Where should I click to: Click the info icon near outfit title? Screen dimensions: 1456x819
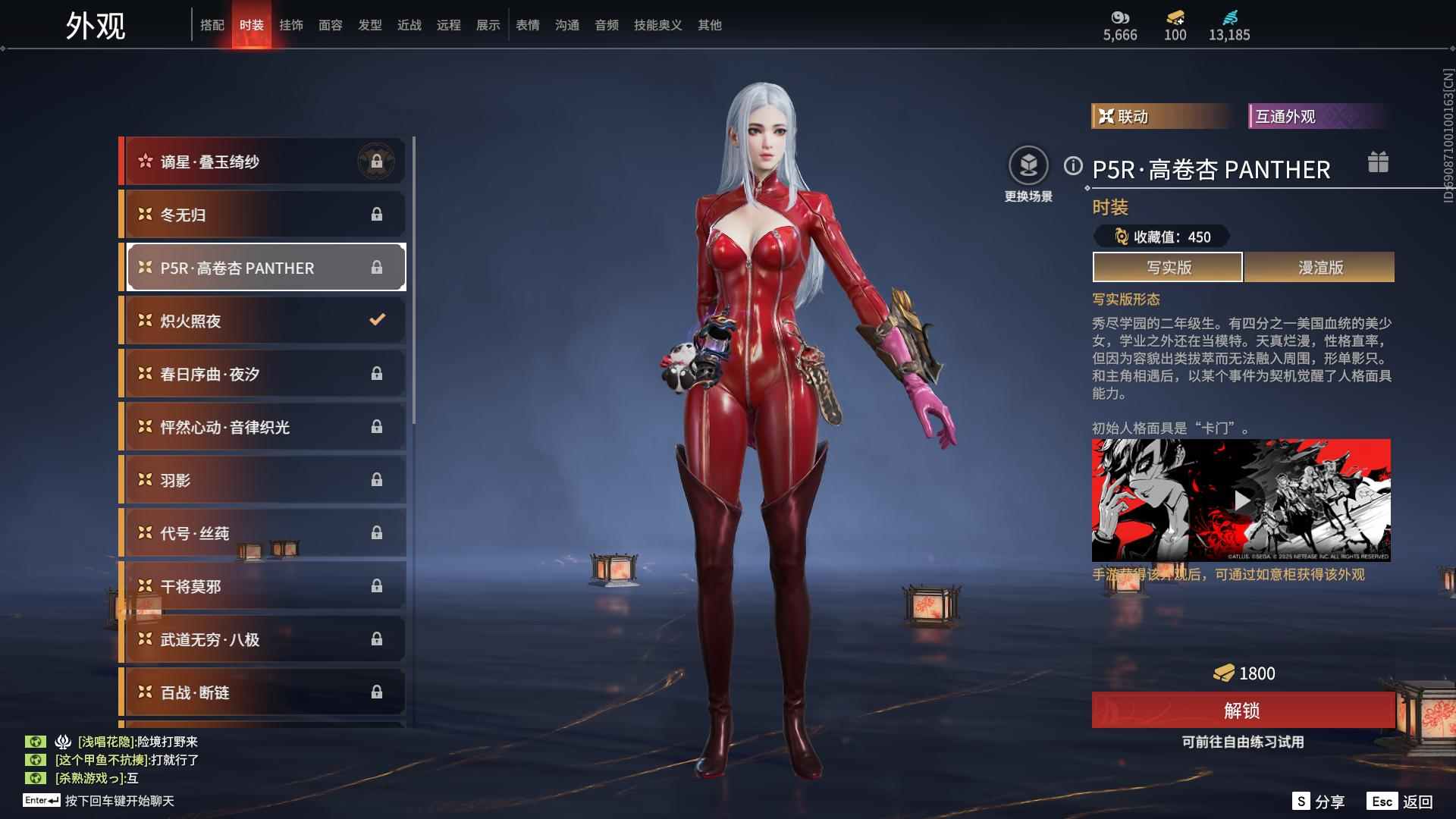pos(1073,166)
